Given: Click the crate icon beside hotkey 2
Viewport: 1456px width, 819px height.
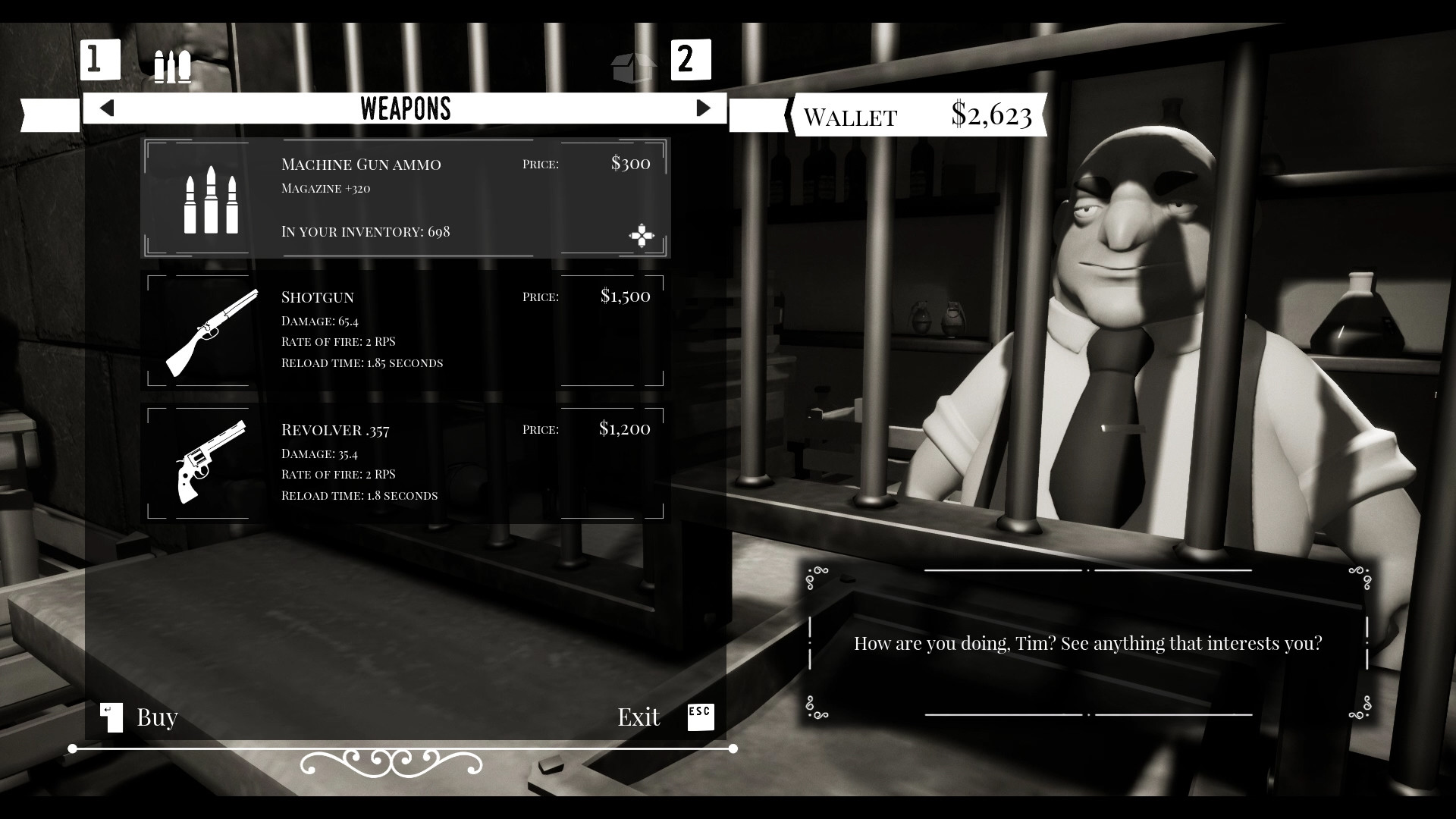Looking at the screenshot, I should pos(633,67).
